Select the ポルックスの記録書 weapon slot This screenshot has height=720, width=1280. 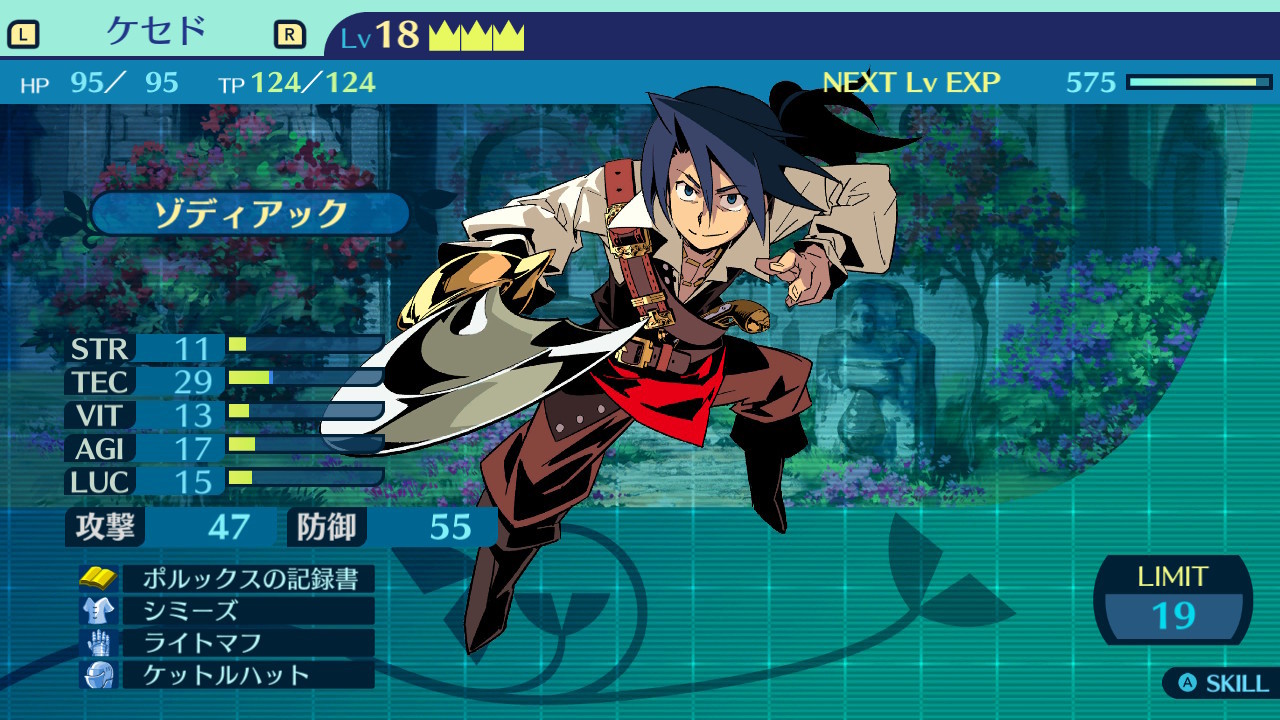(x=247, y=578)
